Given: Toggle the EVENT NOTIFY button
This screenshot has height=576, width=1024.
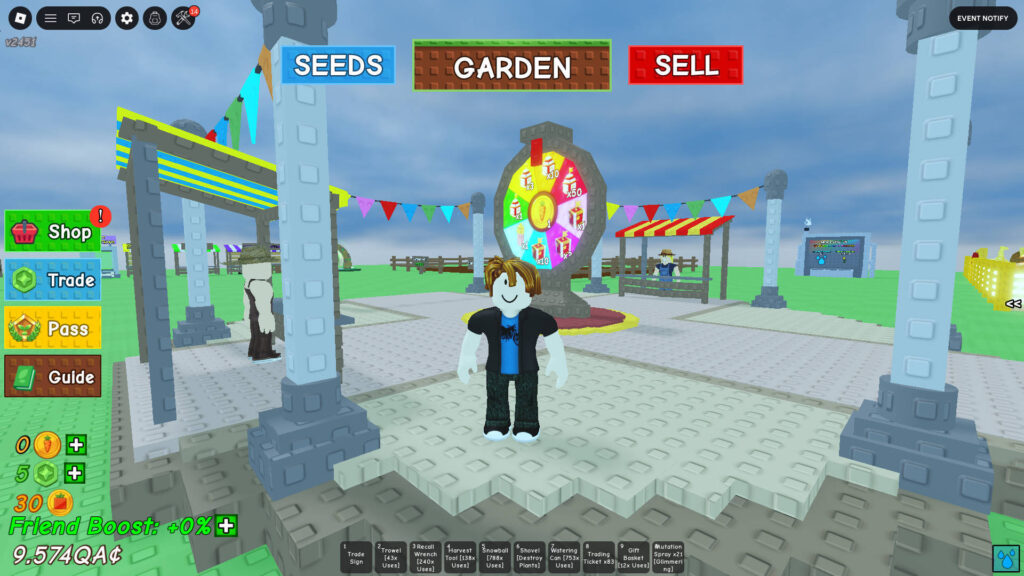Looking at the screenshot, I should [982, 18].
